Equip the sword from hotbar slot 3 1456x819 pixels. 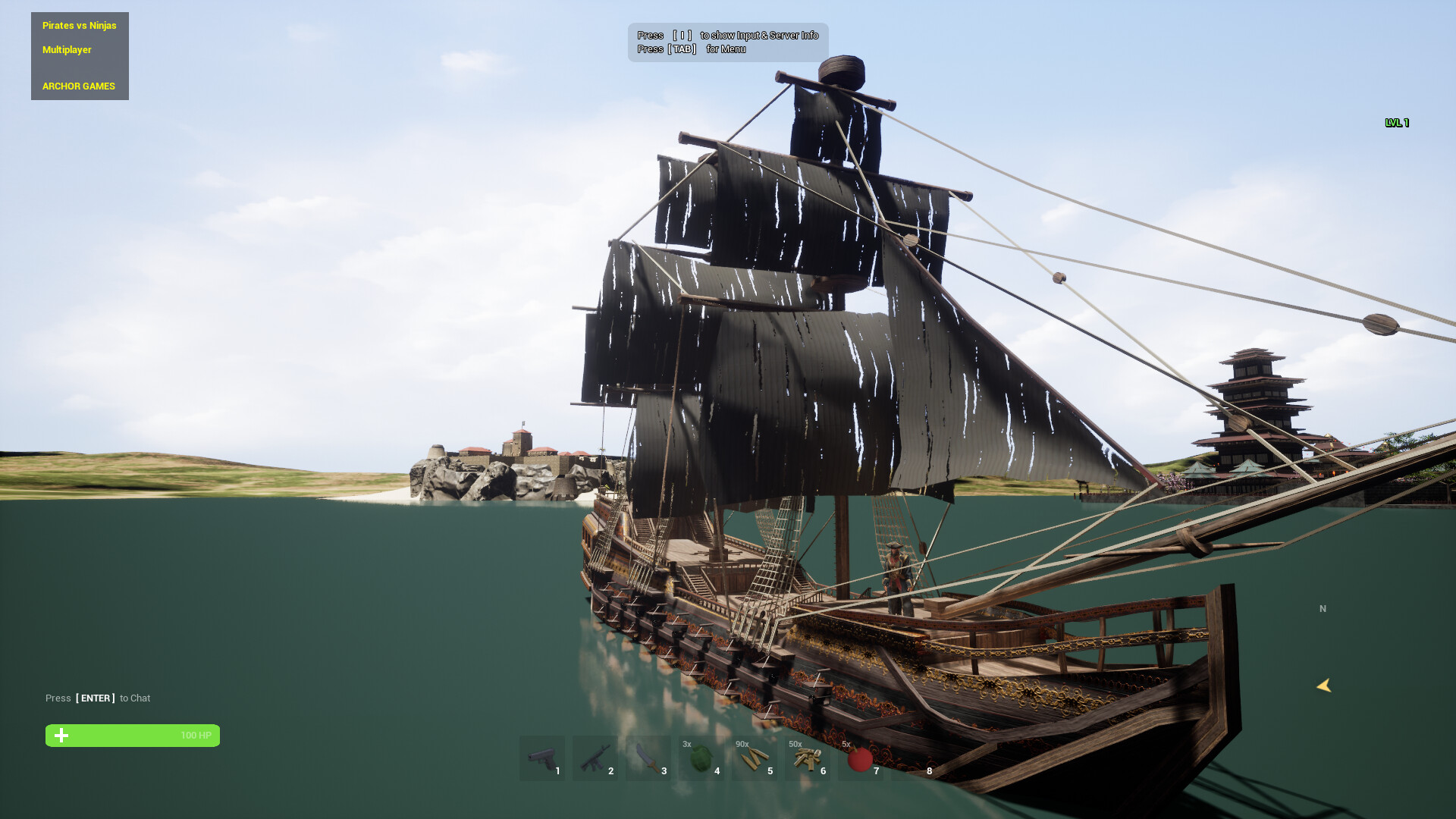pyautogui.click(x=648, y=758)
